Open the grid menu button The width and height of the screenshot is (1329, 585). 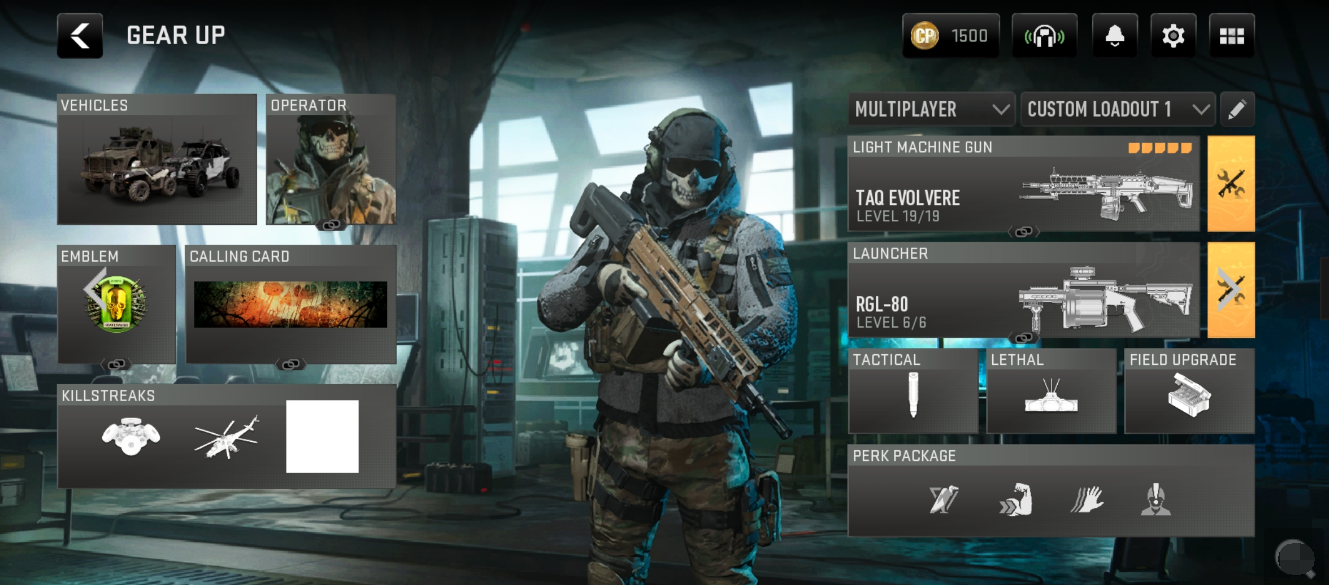(1231, 36)
